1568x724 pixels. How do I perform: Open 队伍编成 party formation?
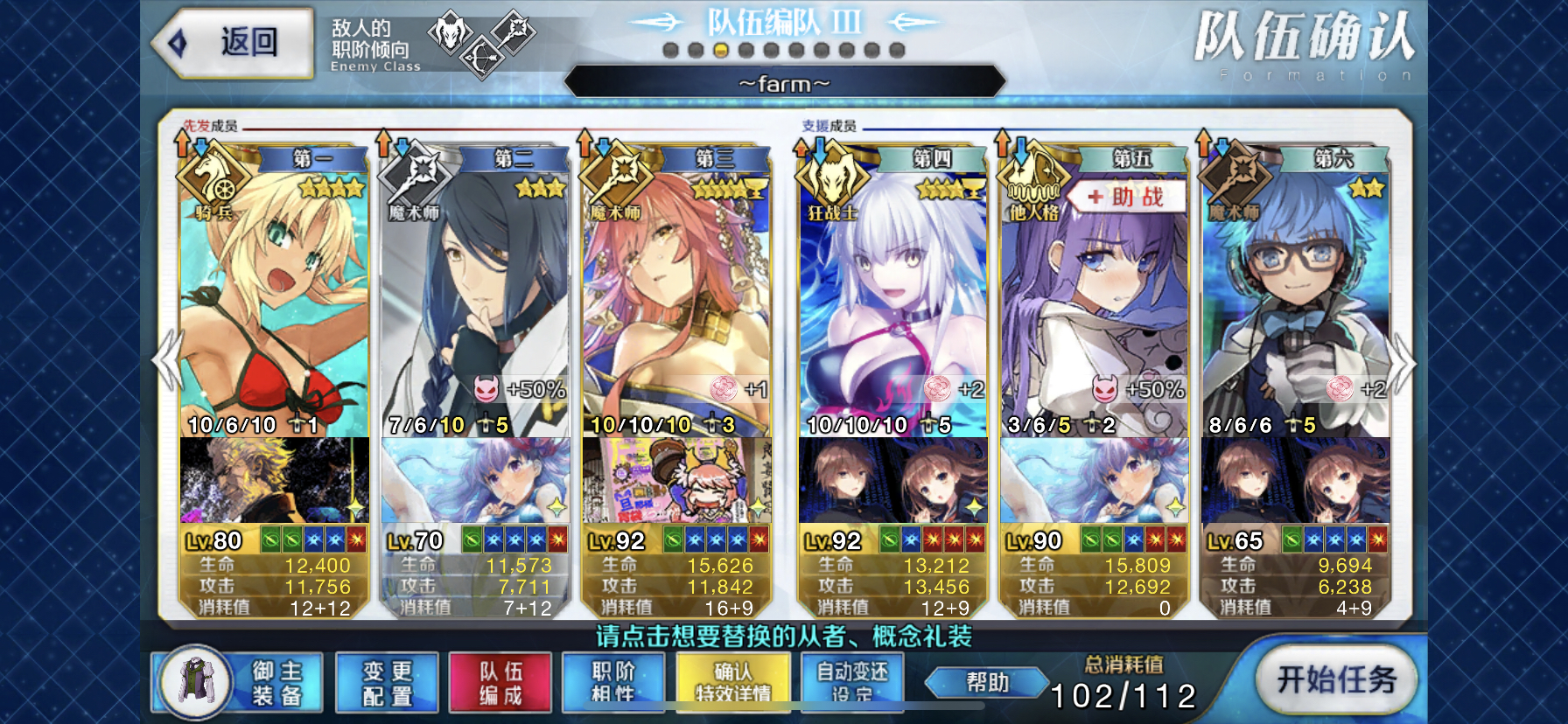tap(500, 684)
